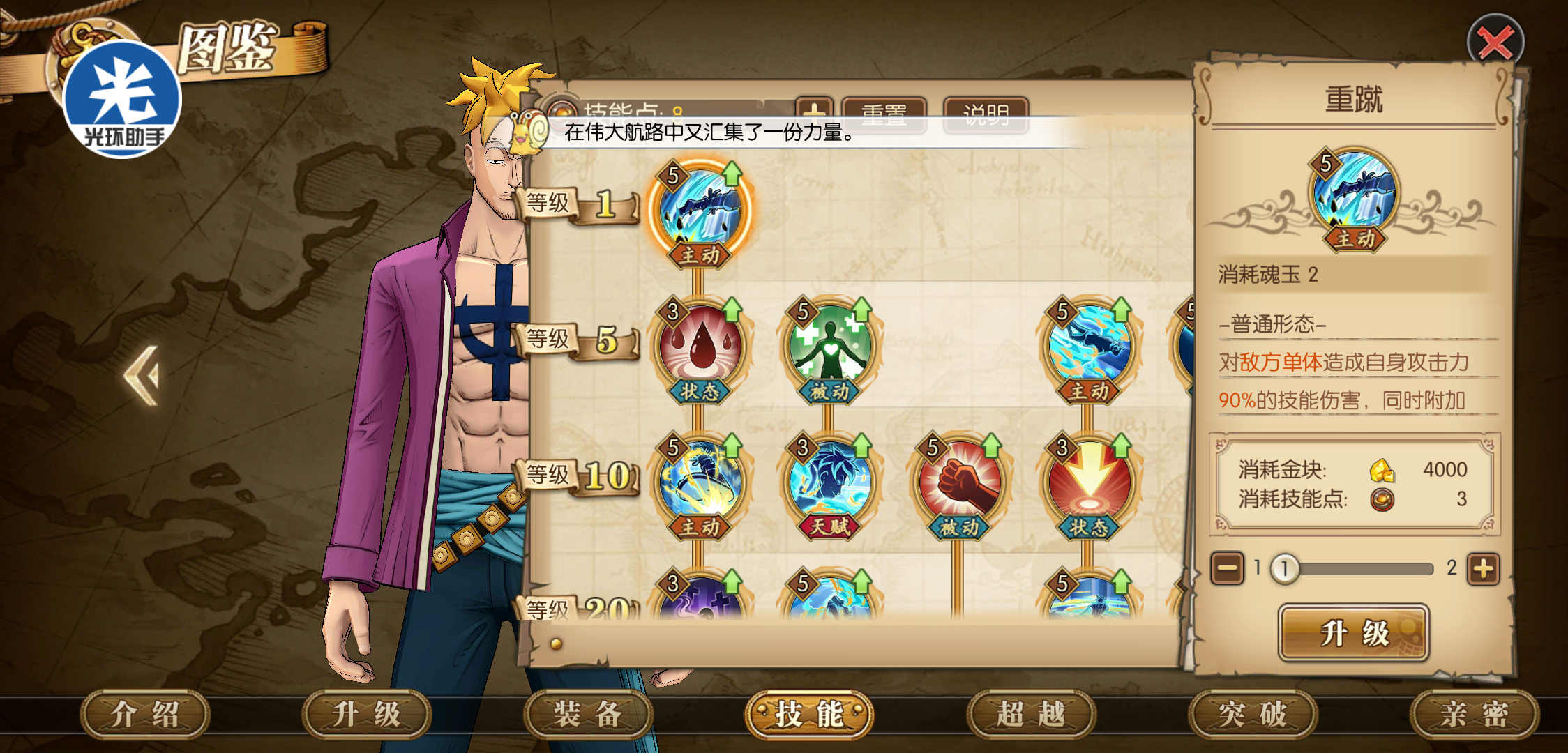
Task: Show the previous character with the left arrow
Action: click(x=142, y=376)
